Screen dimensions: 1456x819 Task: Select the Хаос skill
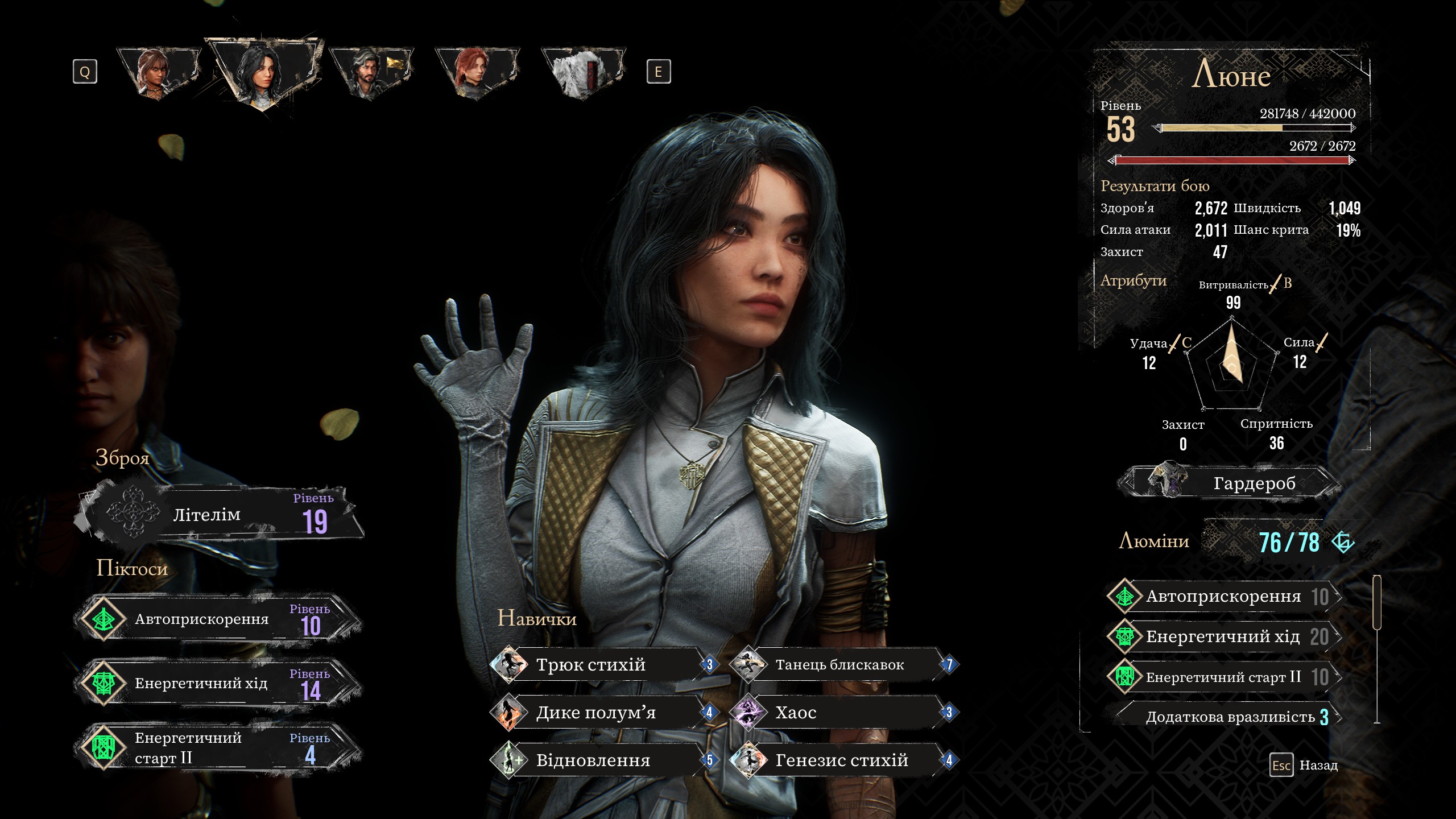click(x=842, y=712)
